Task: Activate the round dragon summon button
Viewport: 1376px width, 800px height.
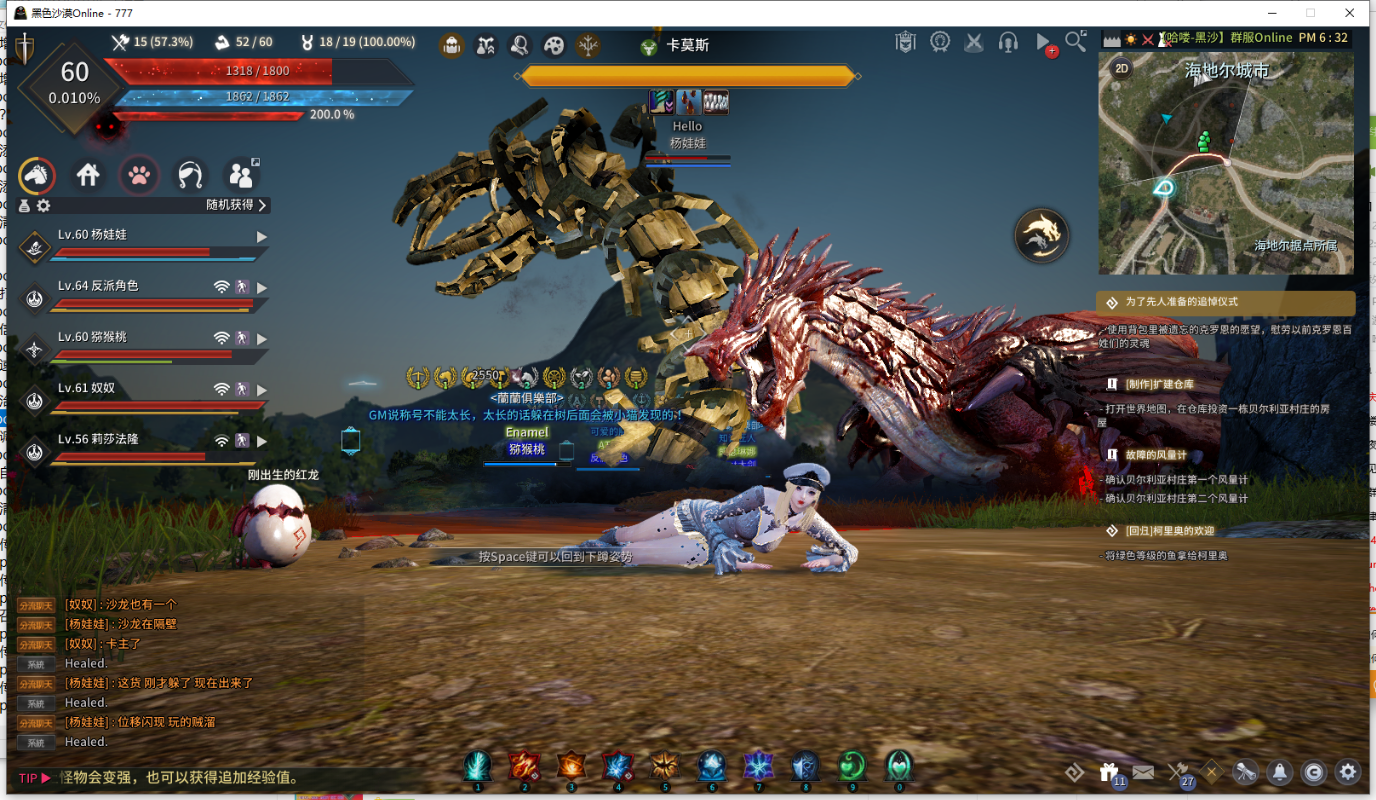Action: click(x=1041, y=236)
